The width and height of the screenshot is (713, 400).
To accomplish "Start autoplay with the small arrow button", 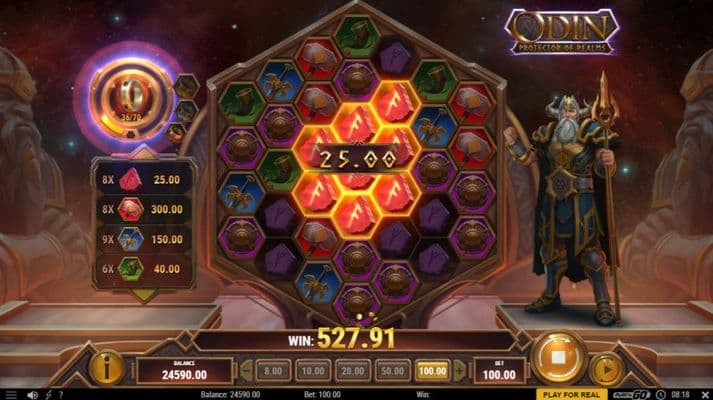I will point(607,369).
